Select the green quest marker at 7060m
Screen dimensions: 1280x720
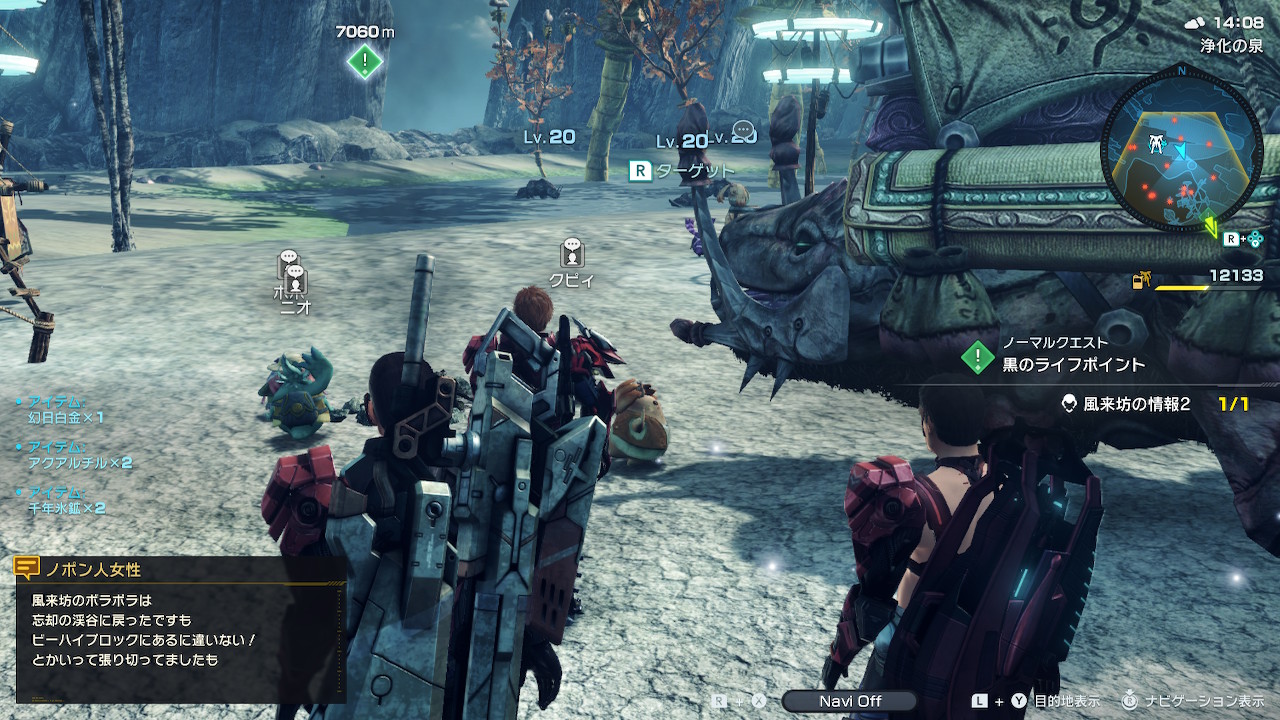[365, 62]
